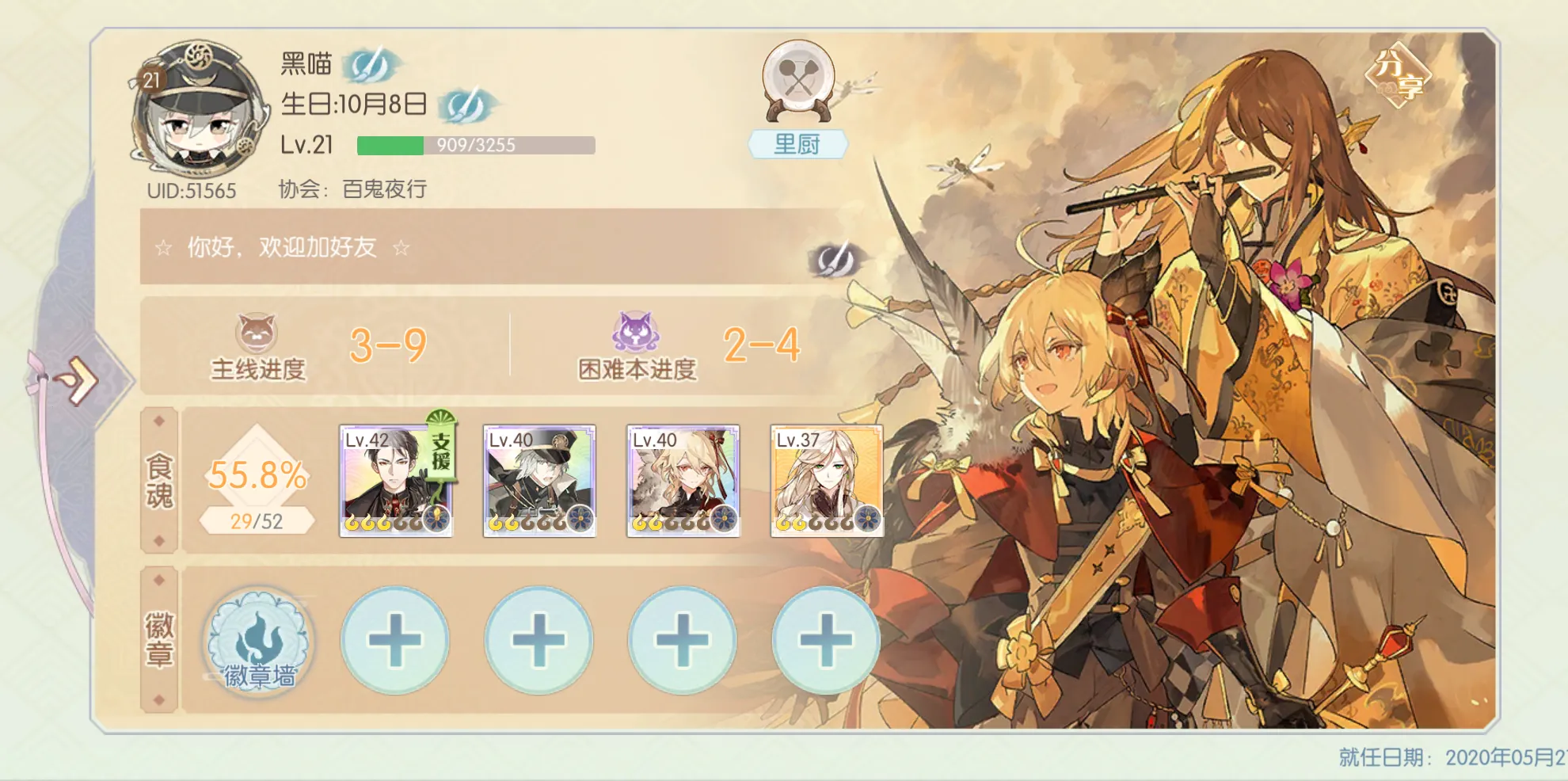1568x781 pixels.
Task: Select the Lv.42 support food soul card
Action: 396,481
